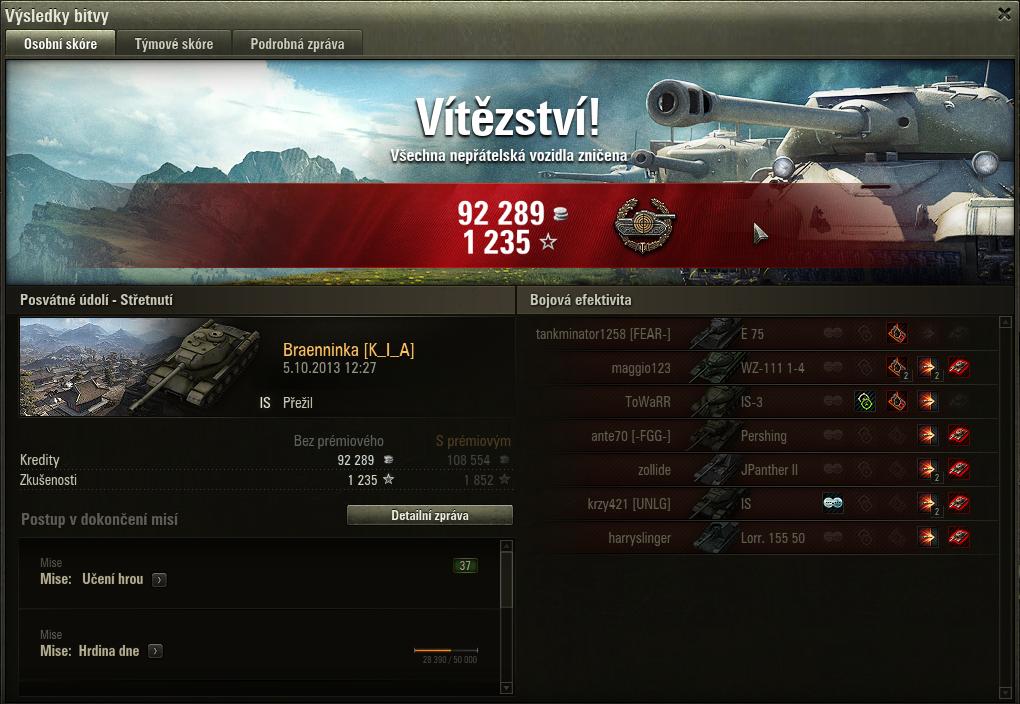Viewport: 1020px width, 704px height.
Task: Click the Detailní zpráva button
Action: [429, 516]
